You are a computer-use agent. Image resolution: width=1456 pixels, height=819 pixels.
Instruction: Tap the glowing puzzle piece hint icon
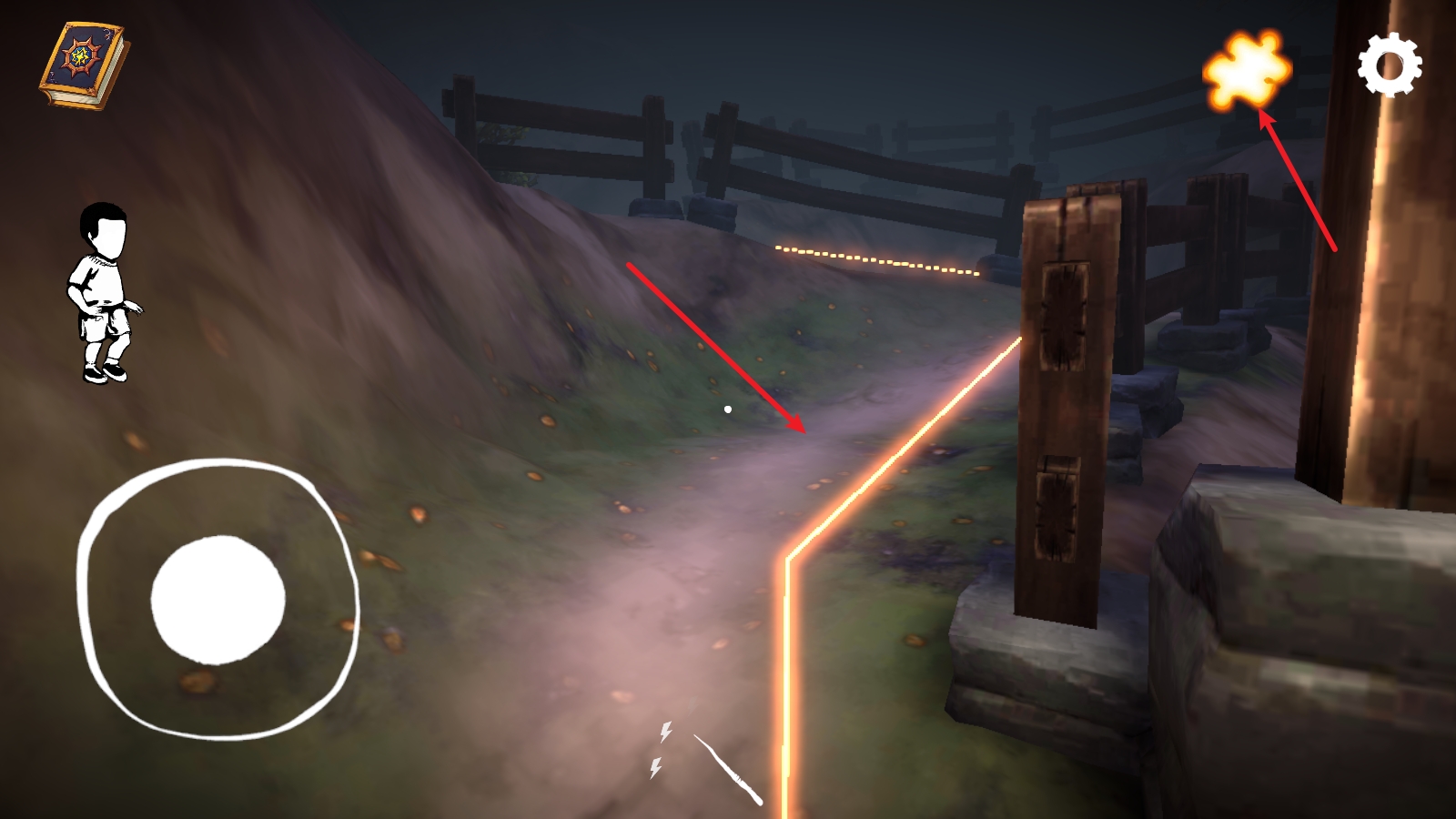[1247, 71]
